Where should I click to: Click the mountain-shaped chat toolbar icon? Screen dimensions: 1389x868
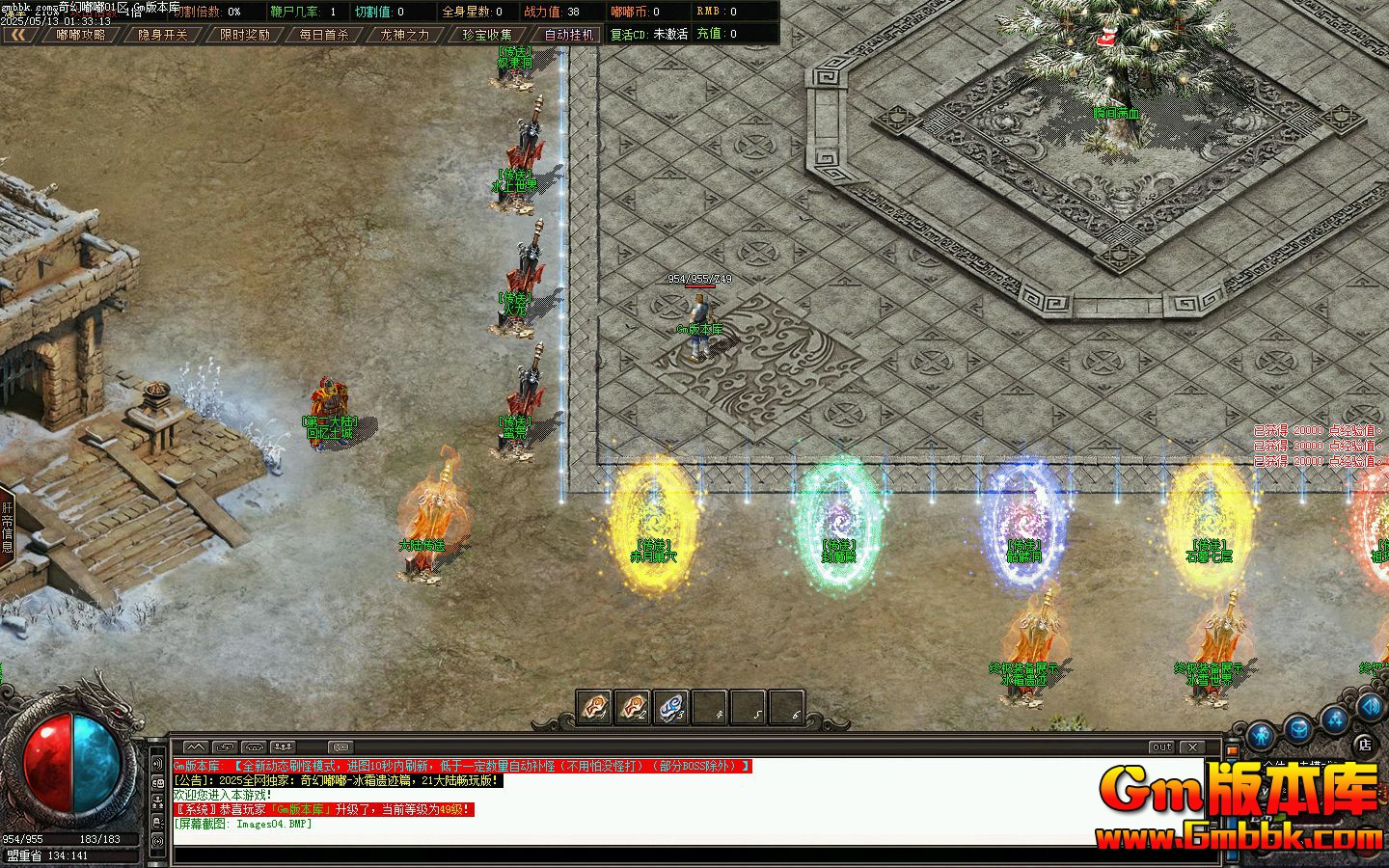(195, 747)
